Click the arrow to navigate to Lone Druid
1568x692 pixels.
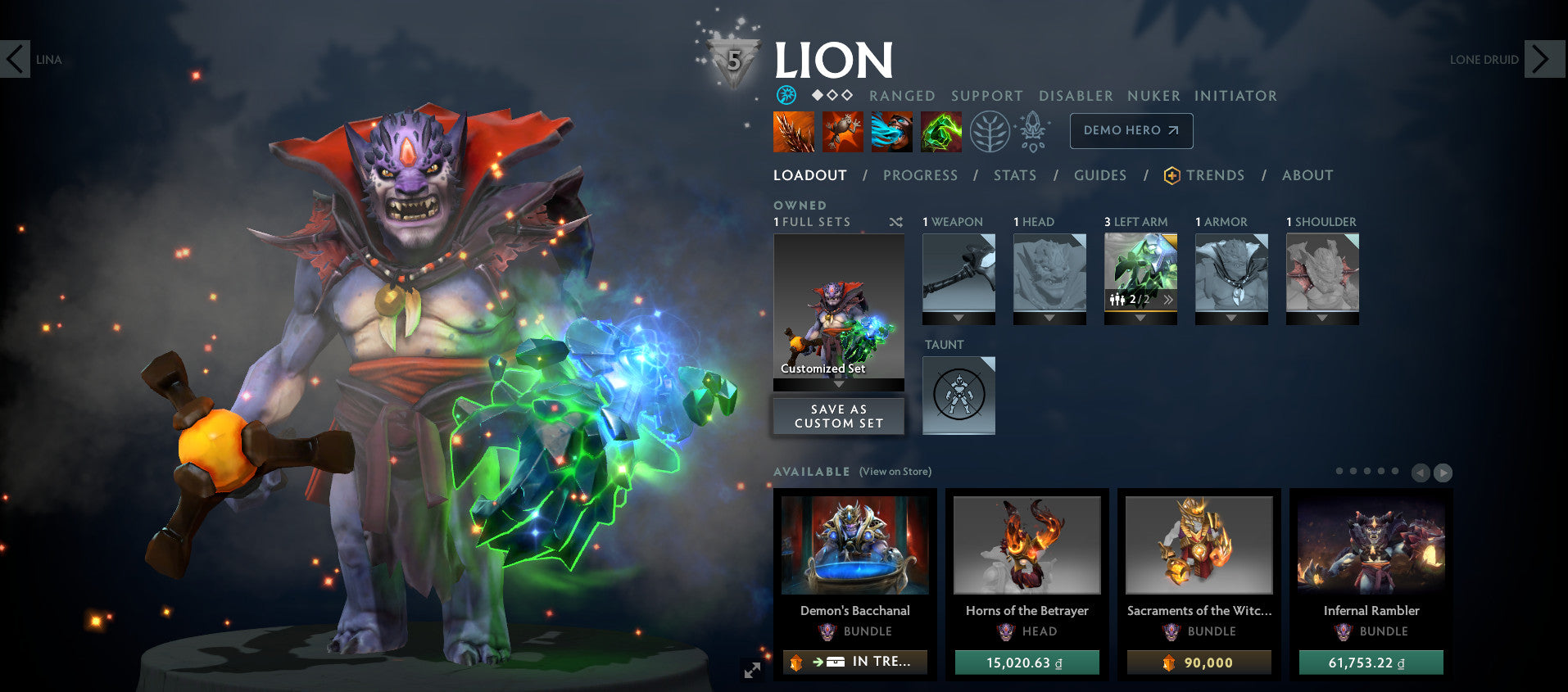click(x=1543, y=59)
